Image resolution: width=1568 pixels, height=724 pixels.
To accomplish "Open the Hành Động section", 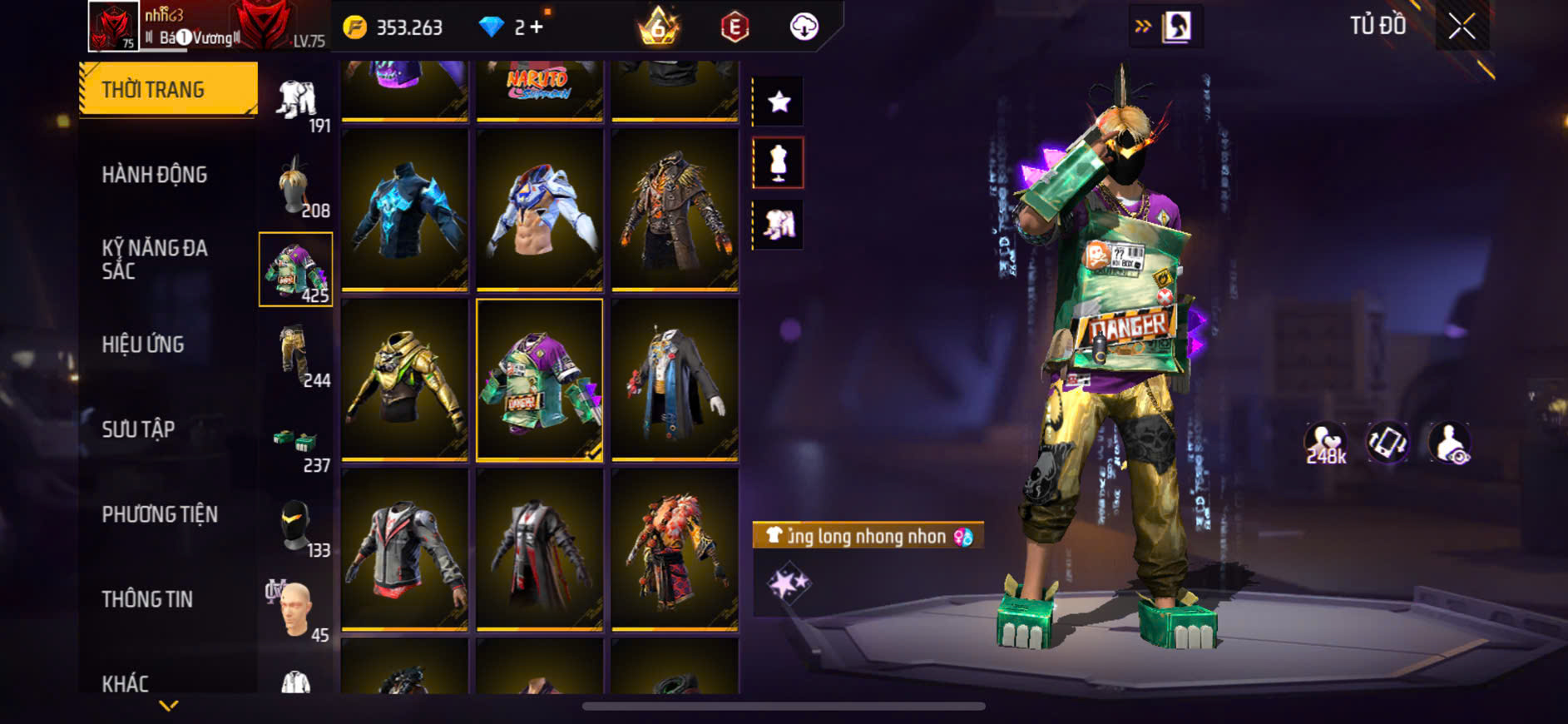I will click(x=155, y=175).
